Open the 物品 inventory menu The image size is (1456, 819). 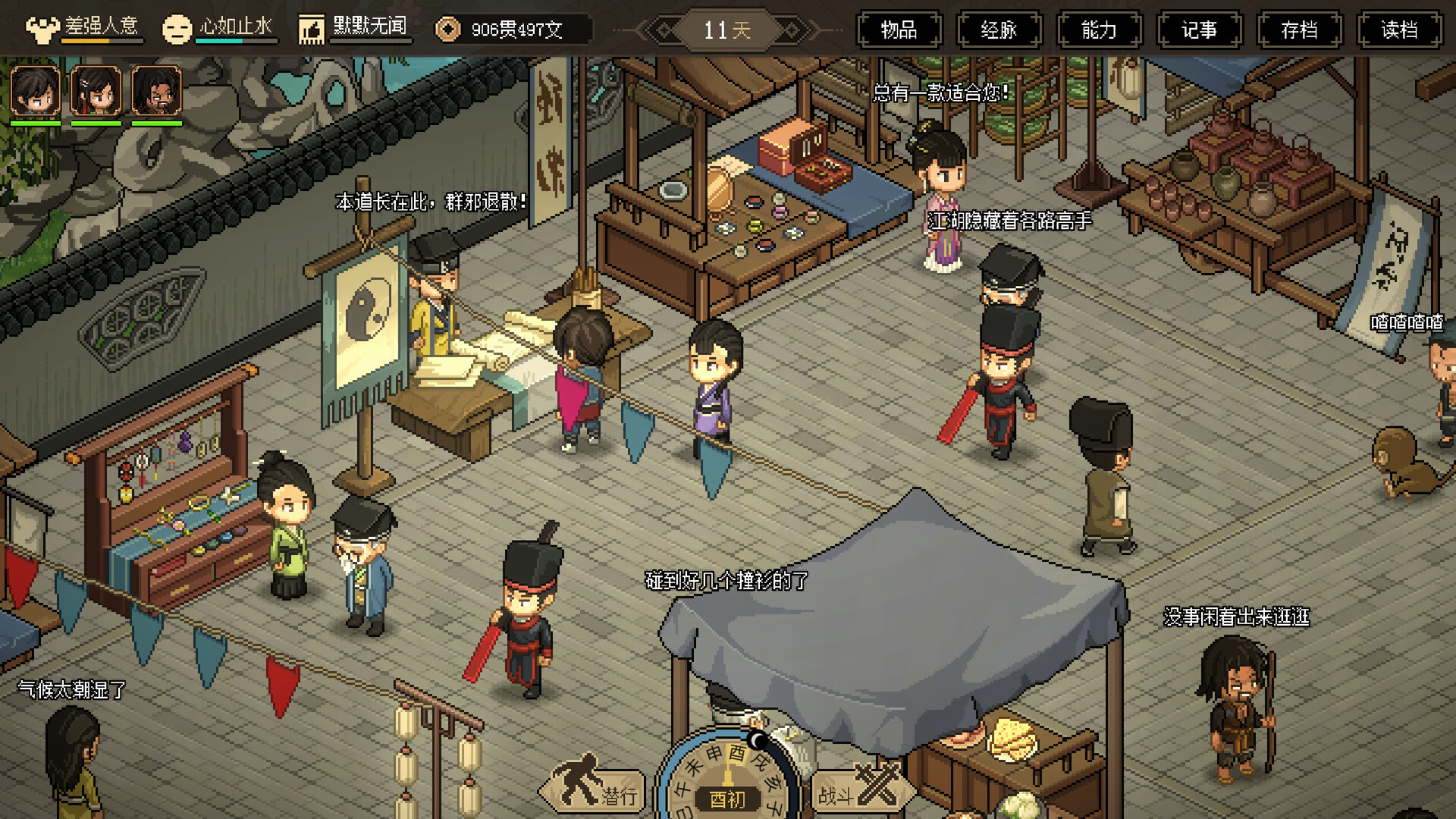[899, 30]
